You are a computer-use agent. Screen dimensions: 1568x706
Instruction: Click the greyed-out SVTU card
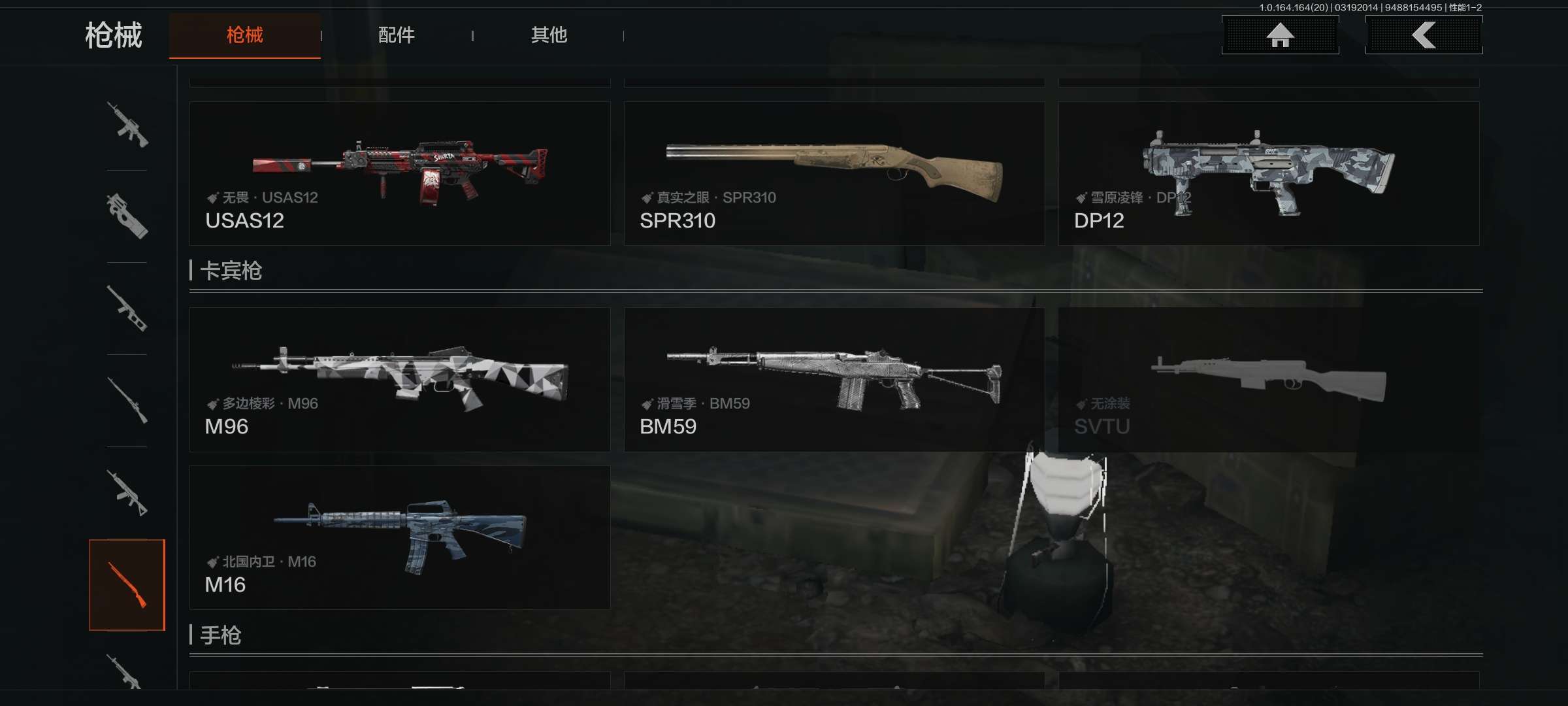pyautogui.click(x=1268, y=379)
